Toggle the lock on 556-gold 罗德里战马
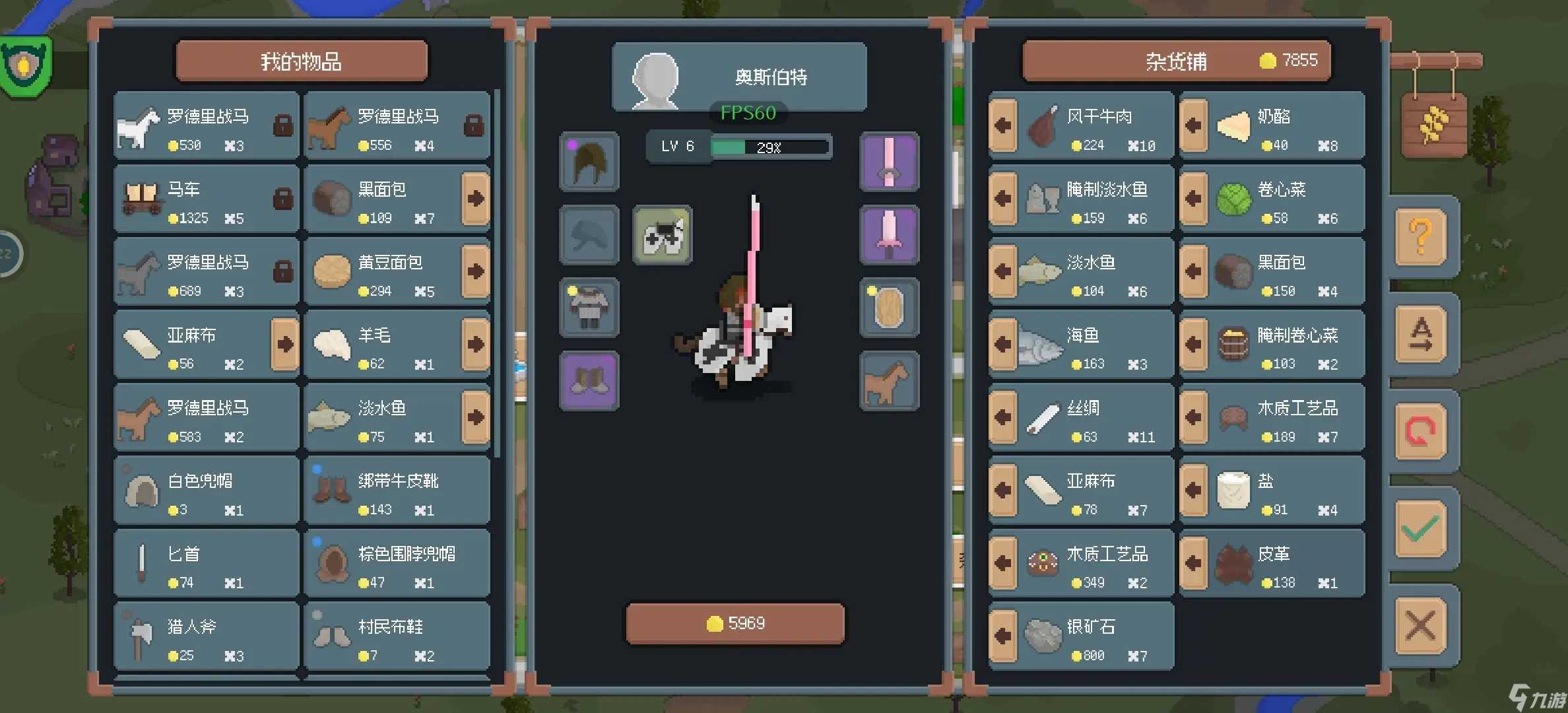This screenshot has height=713, width=1568. [474, 125]
